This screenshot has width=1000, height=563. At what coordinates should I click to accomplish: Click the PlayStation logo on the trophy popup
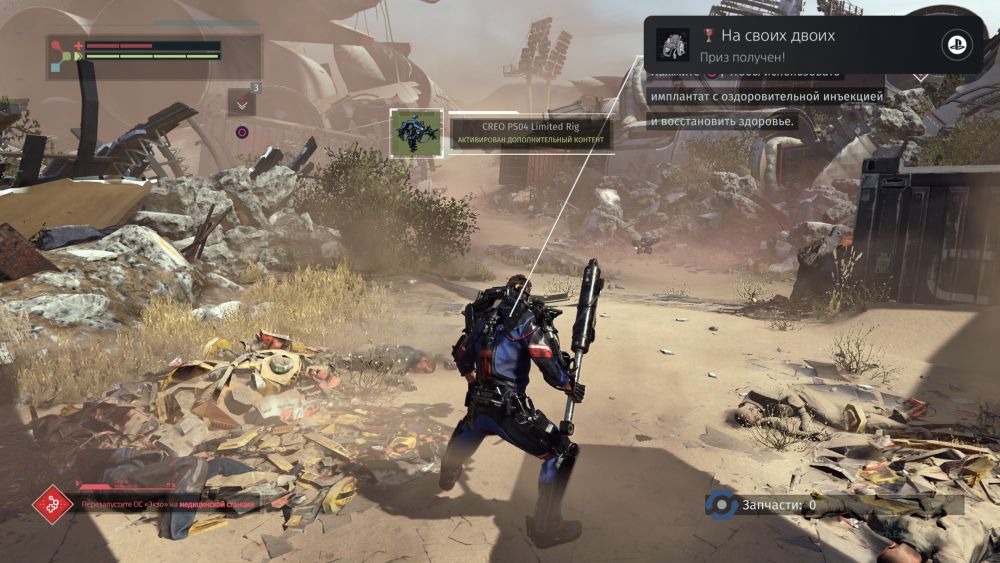click(956, 45)
